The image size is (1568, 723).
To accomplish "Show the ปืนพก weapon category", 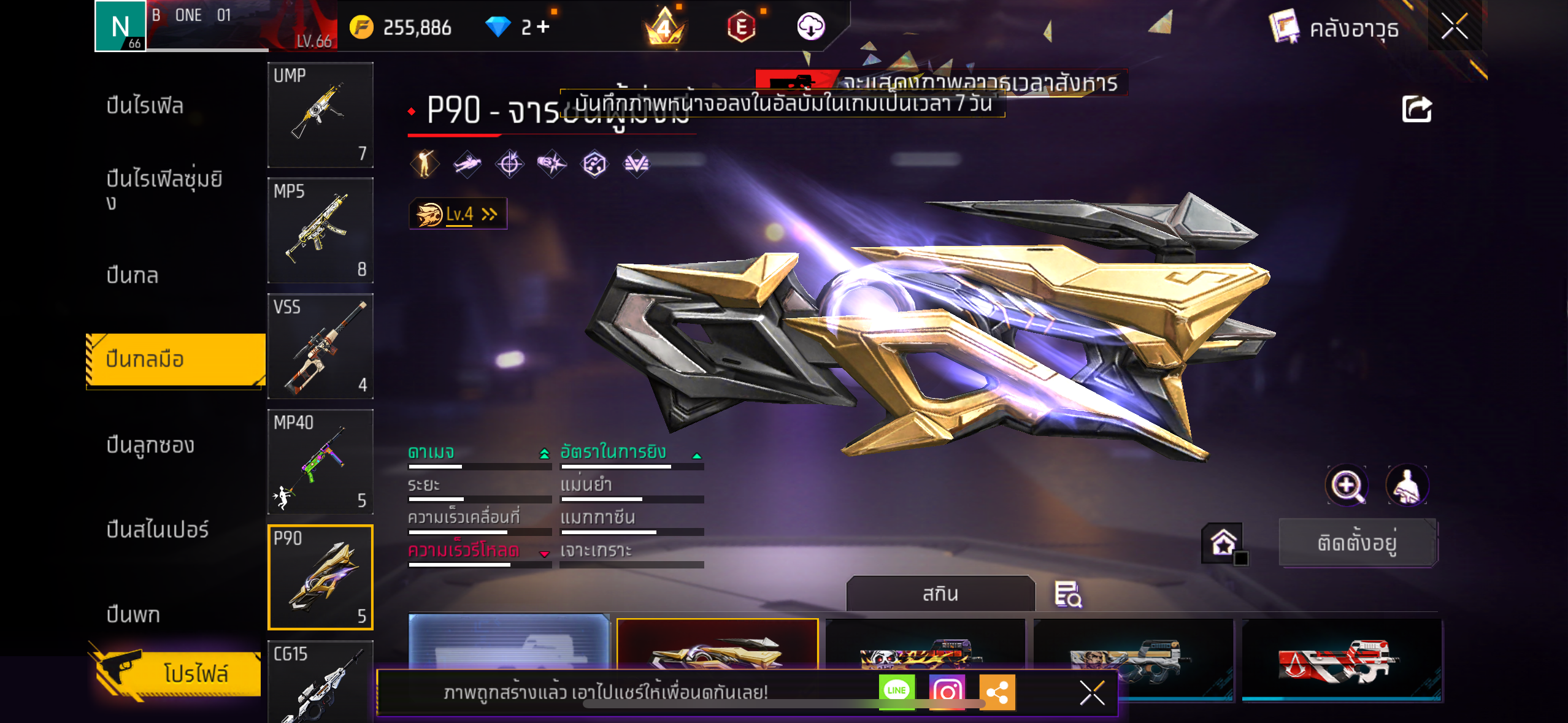I will (x=133, y=614).
